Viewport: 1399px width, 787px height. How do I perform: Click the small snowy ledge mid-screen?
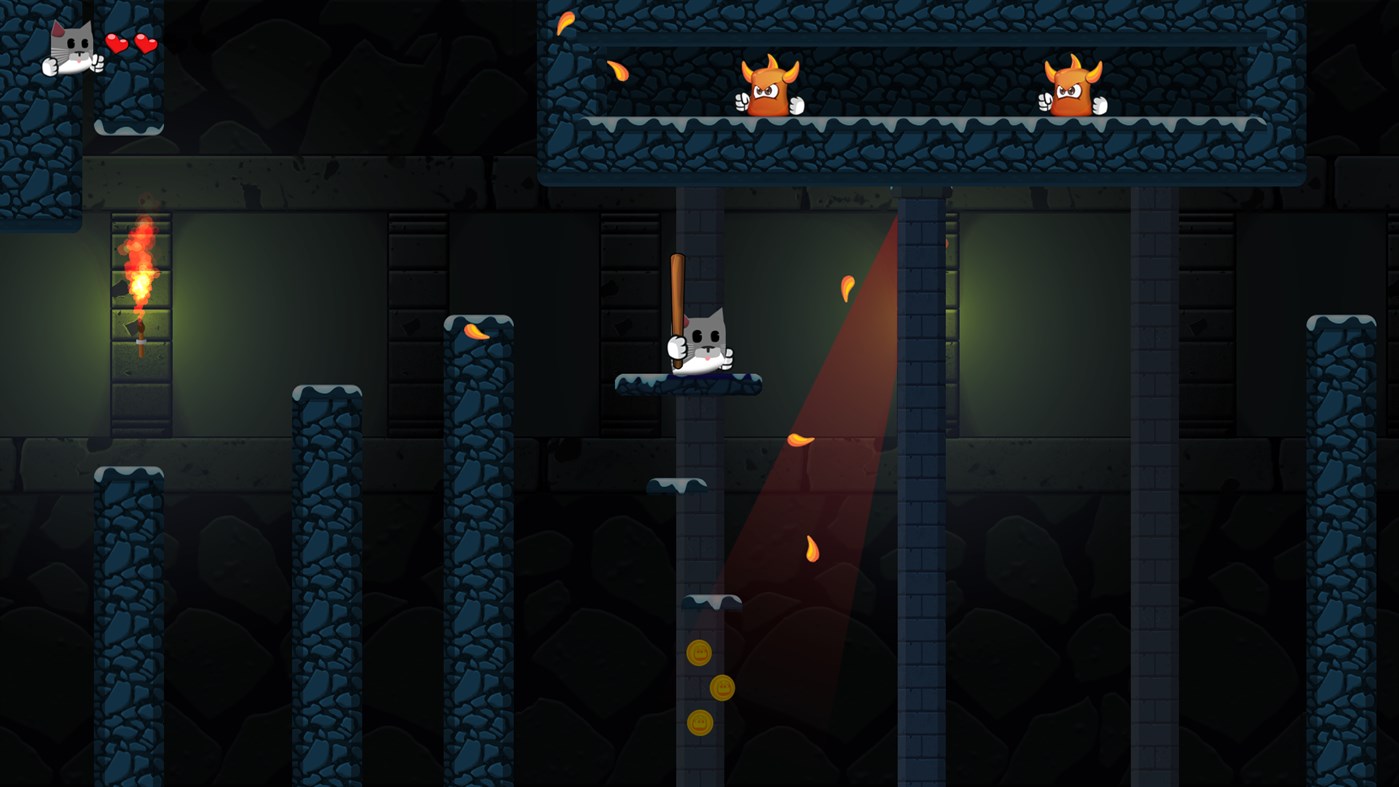(678, 484)
